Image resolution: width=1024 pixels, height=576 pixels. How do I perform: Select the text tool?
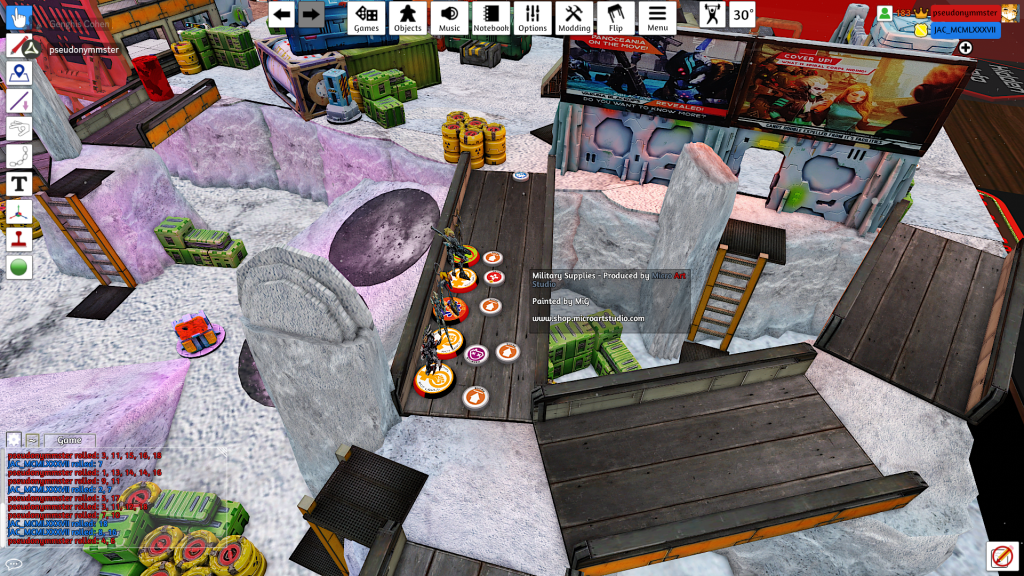(x=19, y=184)
